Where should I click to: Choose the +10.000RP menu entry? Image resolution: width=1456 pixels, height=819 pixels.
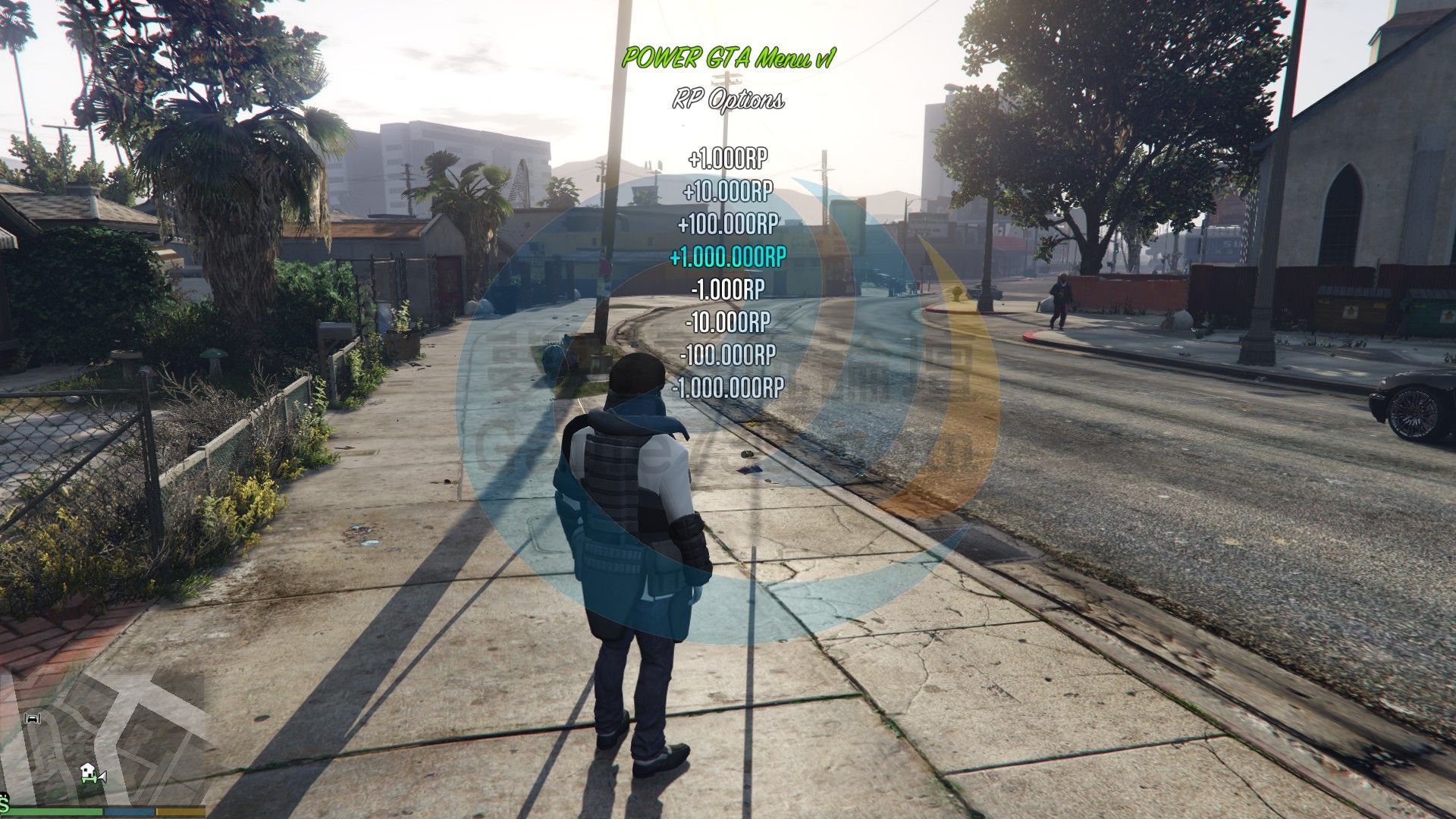click(727, 191)
